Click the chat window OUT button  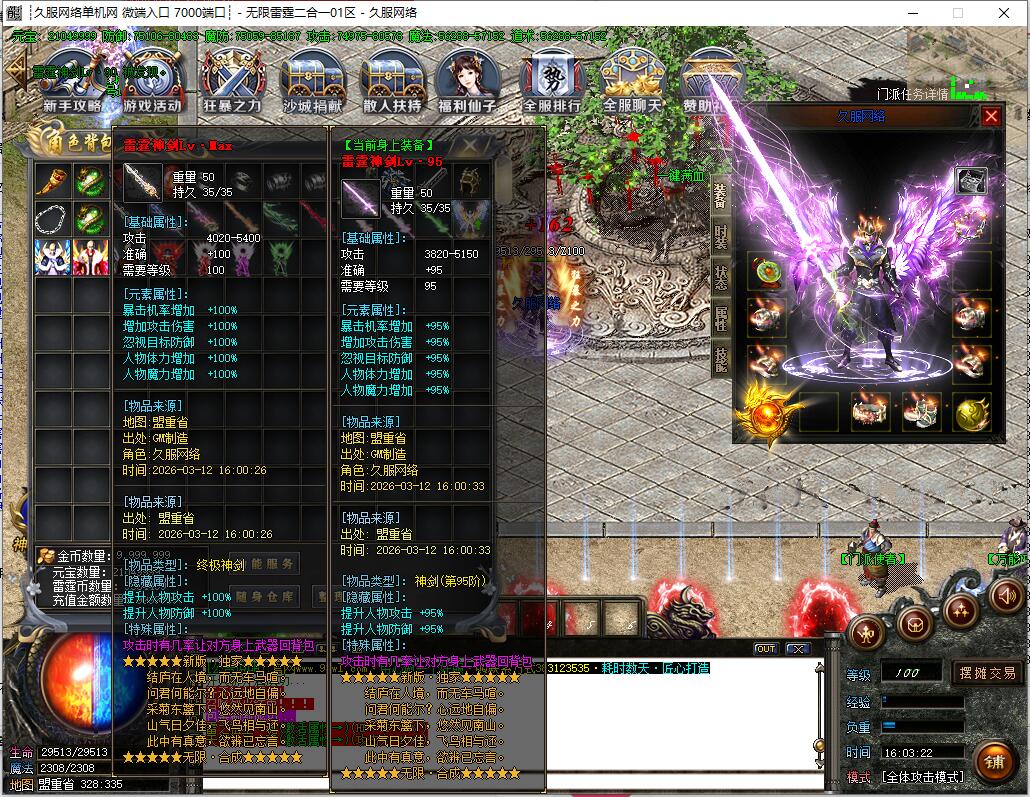pos(765,649)
